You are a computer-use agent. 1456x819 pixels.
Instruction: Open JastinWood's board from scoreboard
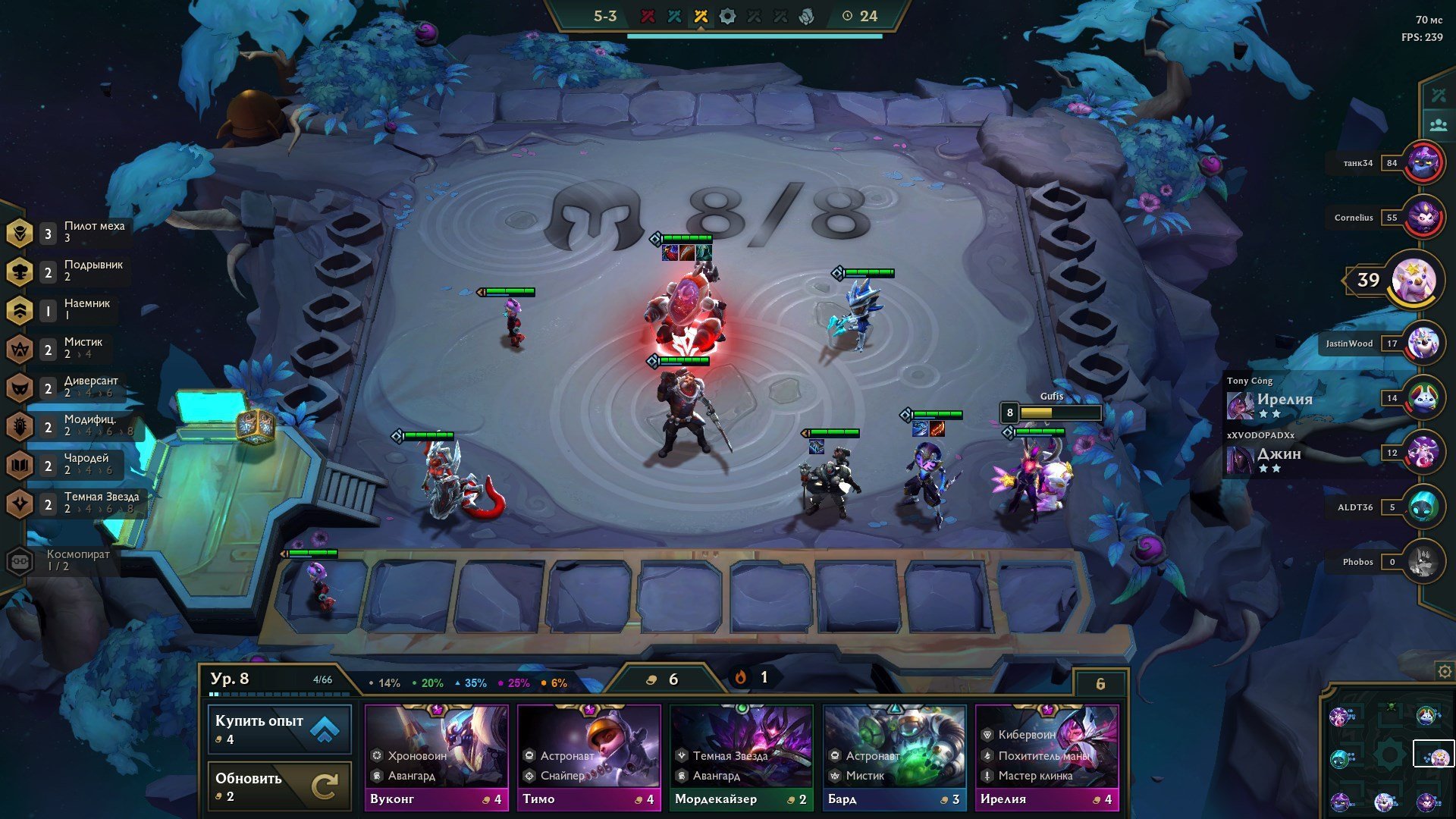(x=1423, y=344)
